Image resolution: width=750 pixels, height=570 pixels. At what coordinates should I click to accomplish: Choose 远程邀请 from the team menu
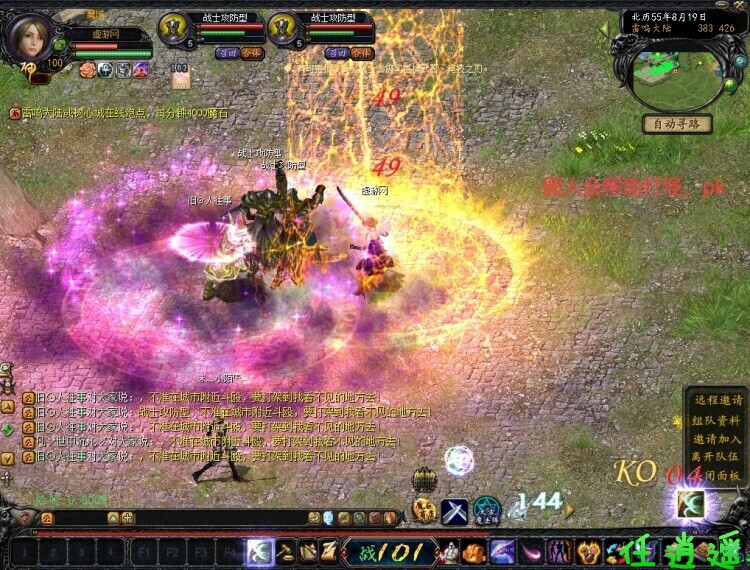tap(717, 400)
